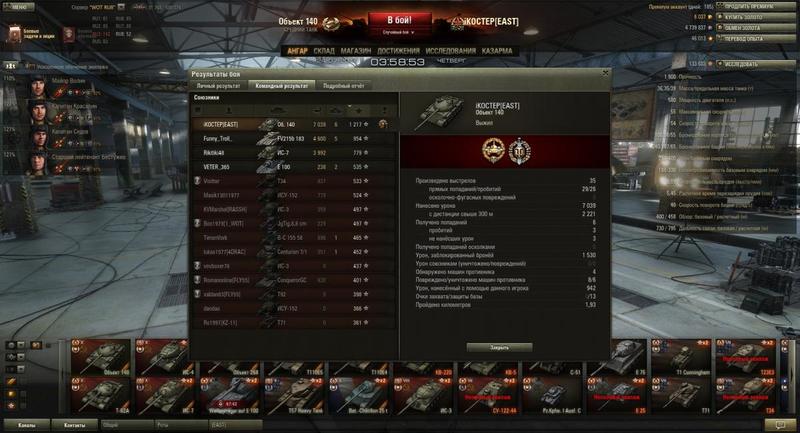Start battle with the В бой! button
Viewport: 800px width, 433px height.
tap(399, 21)
